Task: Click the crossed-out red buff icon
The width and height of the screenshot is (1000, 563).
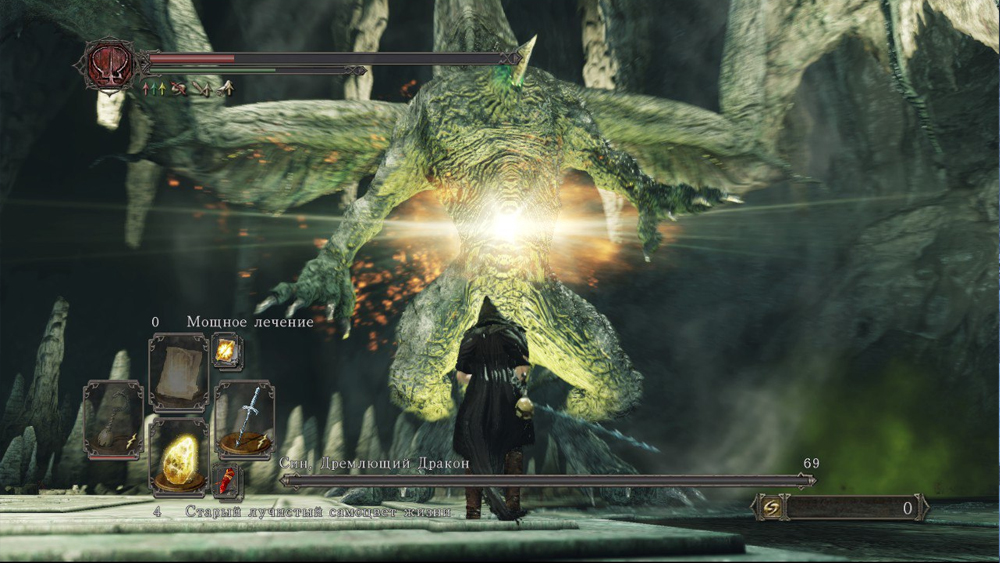Action: pos(180,89)
